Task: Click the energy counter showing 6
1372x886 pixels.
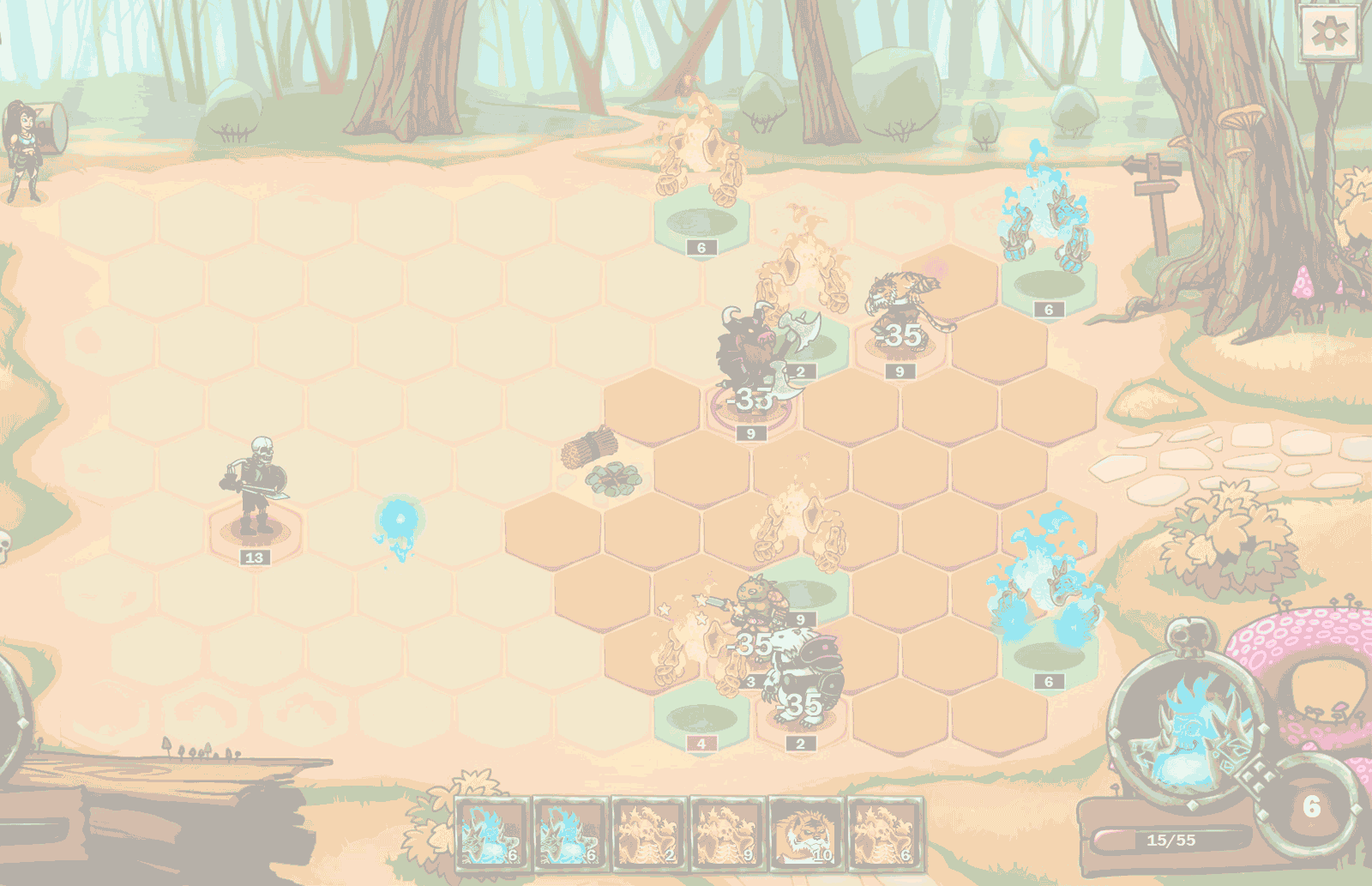Action: [1311, 805]
